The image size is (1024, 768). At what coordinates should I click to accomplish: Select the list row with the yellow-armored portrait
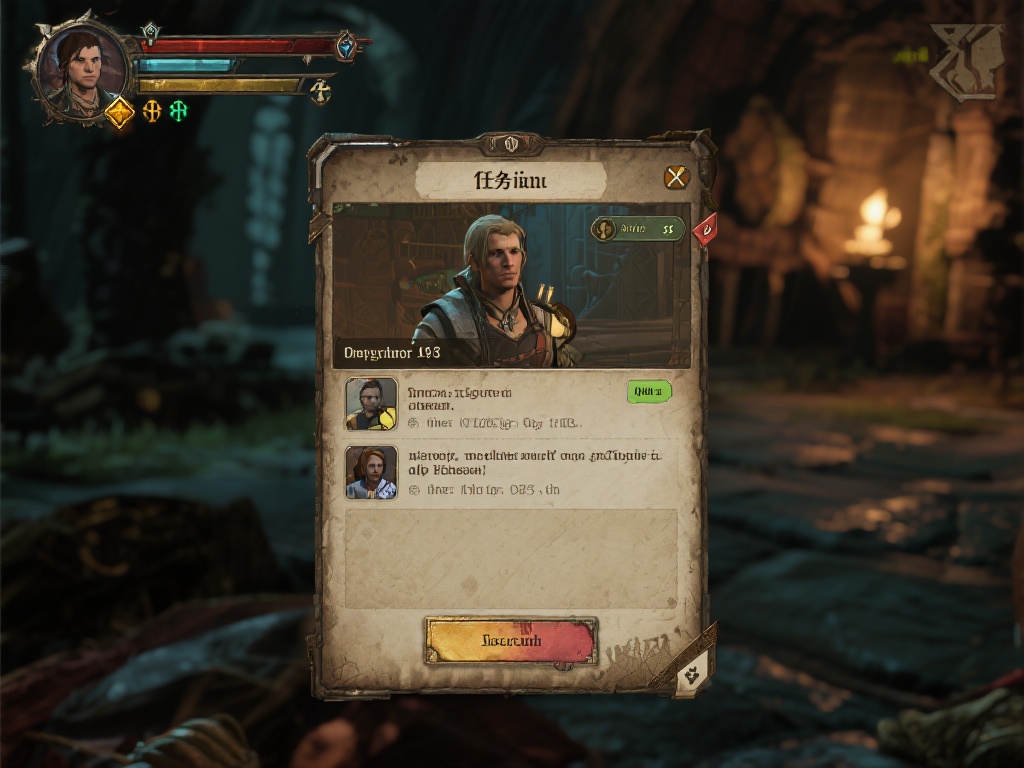[x=510, y=404]
